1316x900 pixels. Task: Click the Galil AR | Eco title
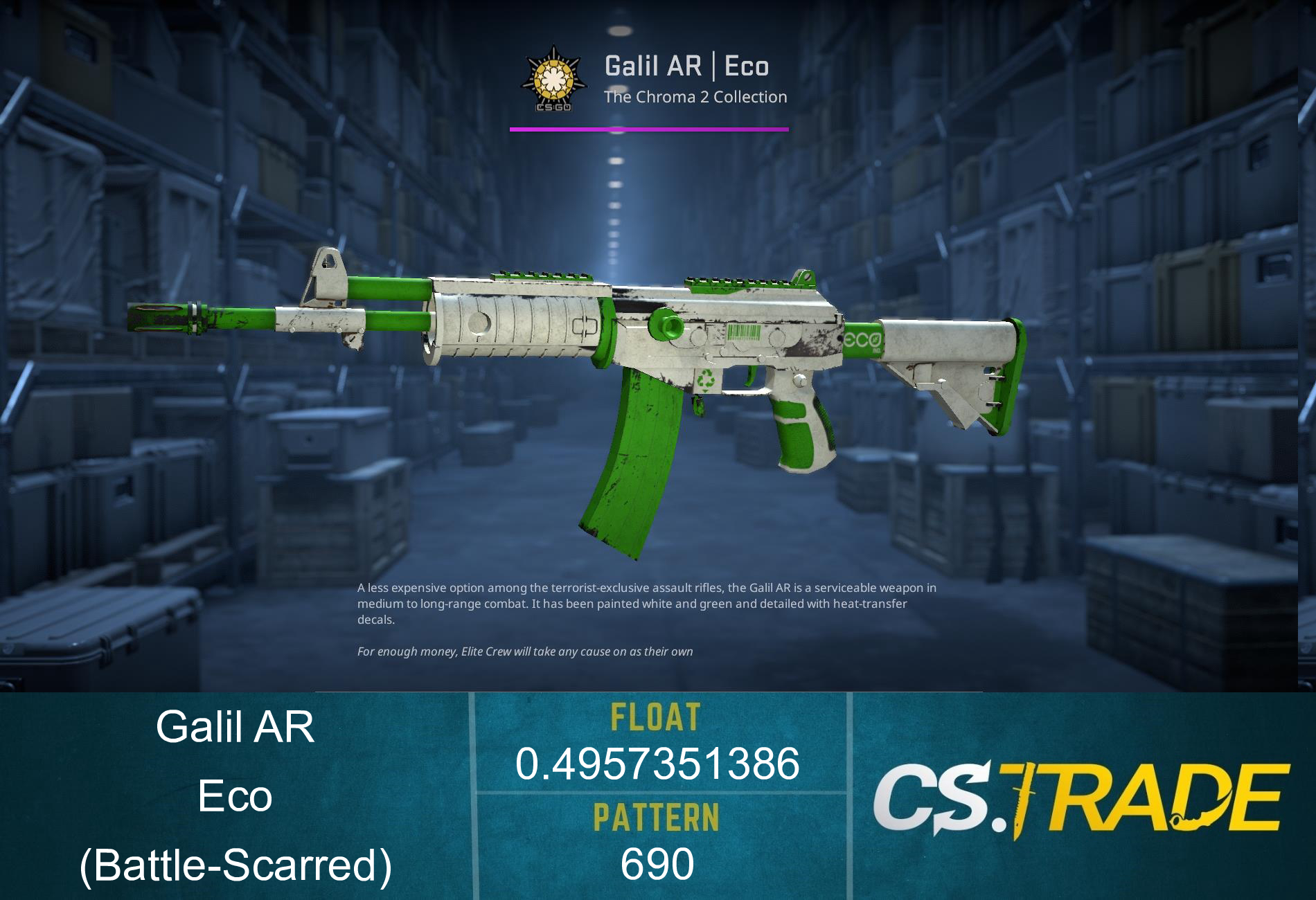pos(686,66)
